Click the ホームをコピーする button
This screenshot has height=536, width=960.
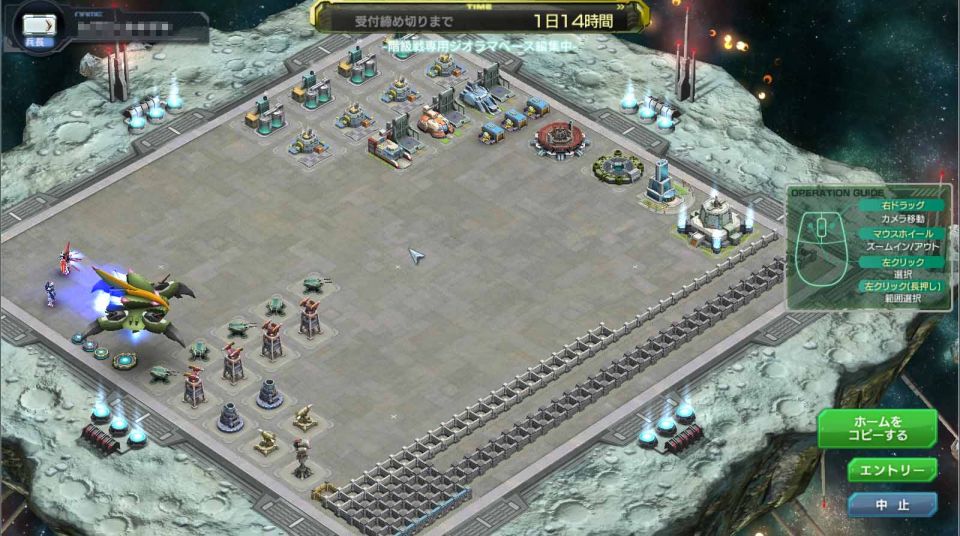point(877,428)
